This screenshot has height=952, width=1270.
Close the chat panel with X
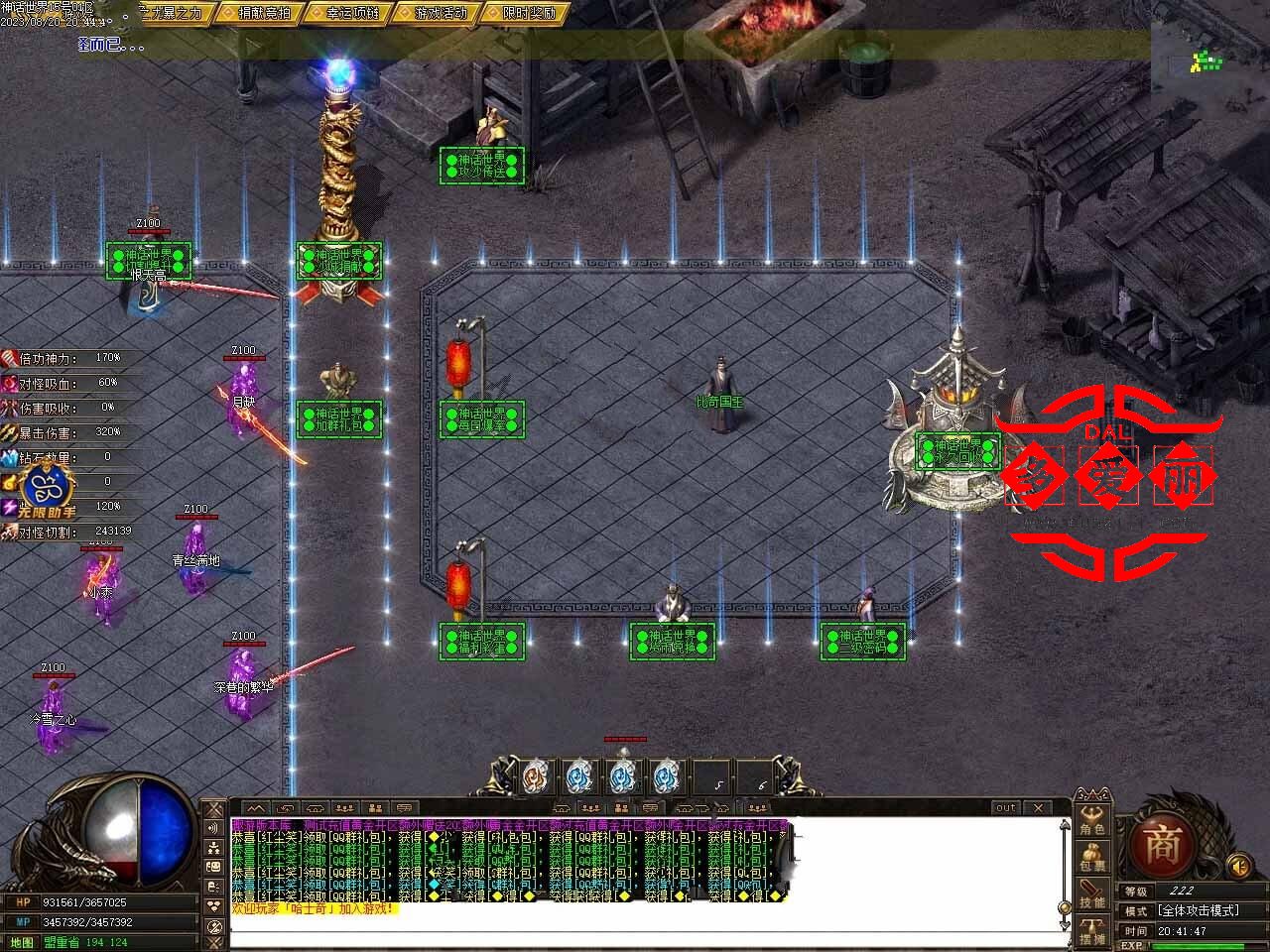click(x=1037, y=808)
